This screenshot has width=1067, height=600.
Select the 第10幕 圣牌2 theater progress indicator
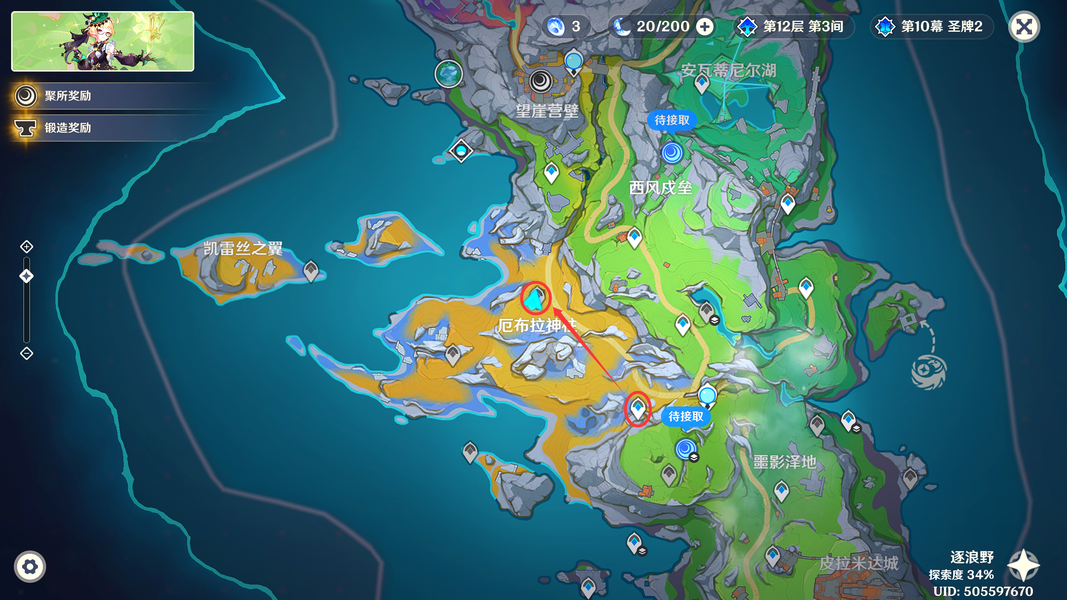932,27
